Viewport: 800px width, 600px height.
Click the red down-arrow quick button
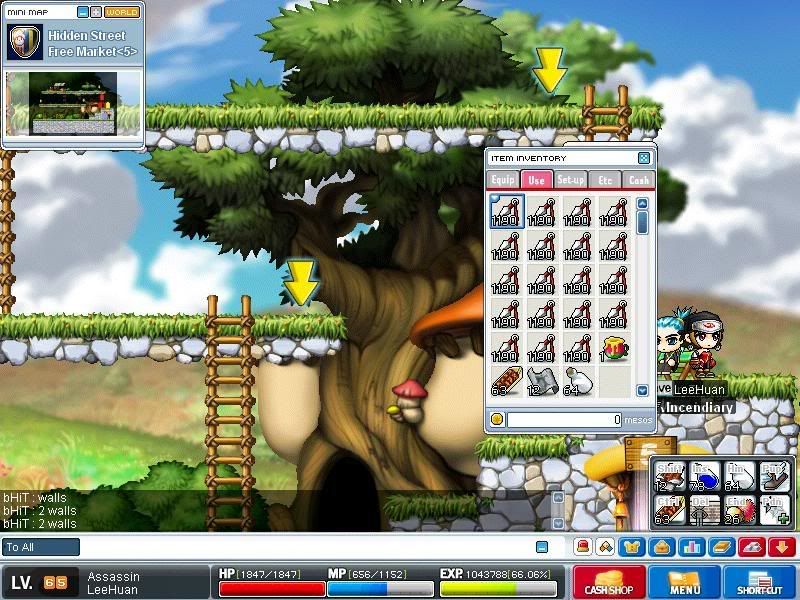click(x=782, y=547)
